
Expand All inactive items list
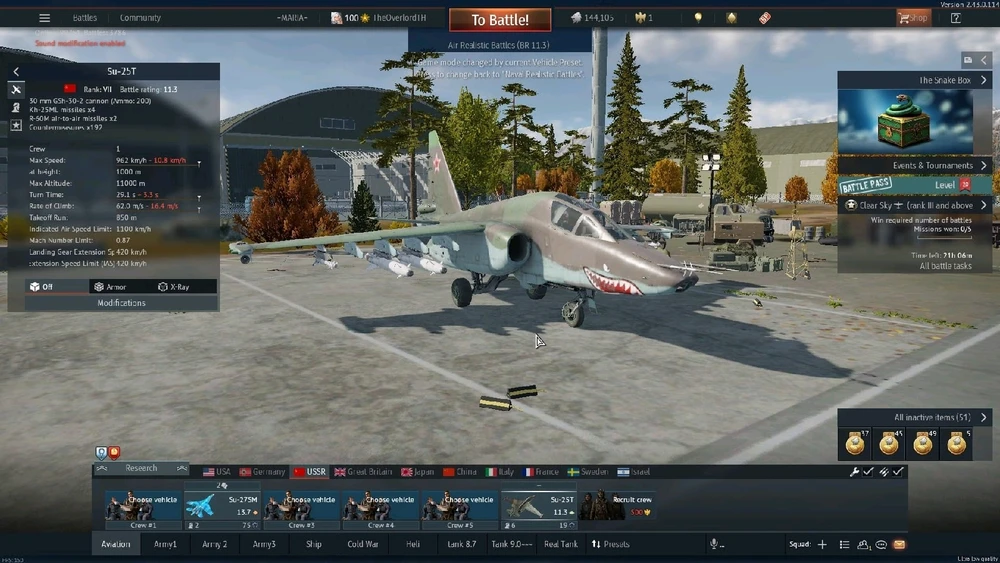point(915,417)
